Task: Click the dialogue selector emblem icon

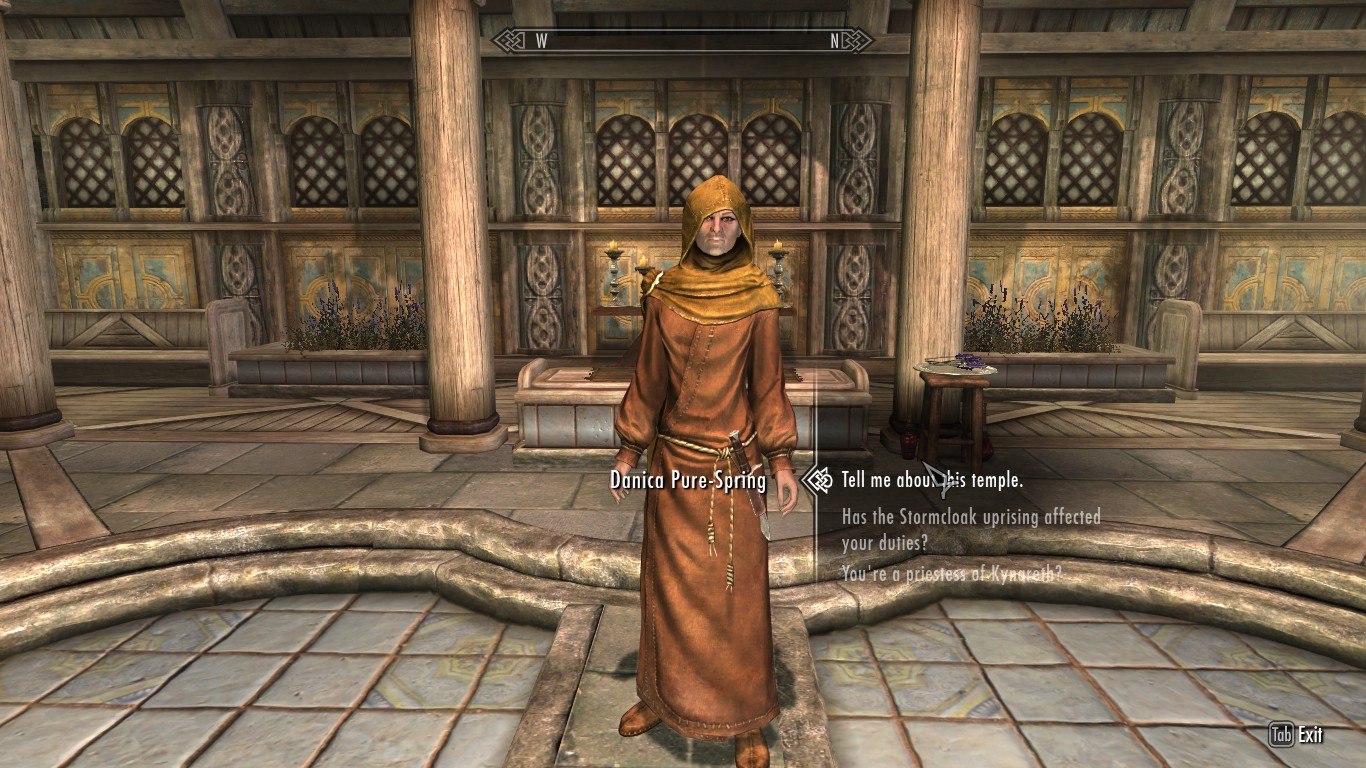Action: tap(820, 480)
